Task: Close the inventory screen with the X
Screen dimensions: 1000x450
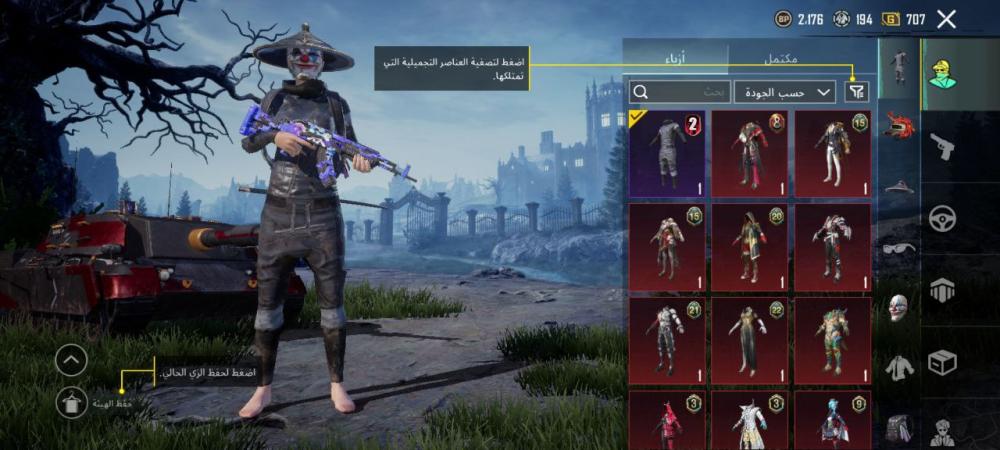Action: (x=946, y=19)
